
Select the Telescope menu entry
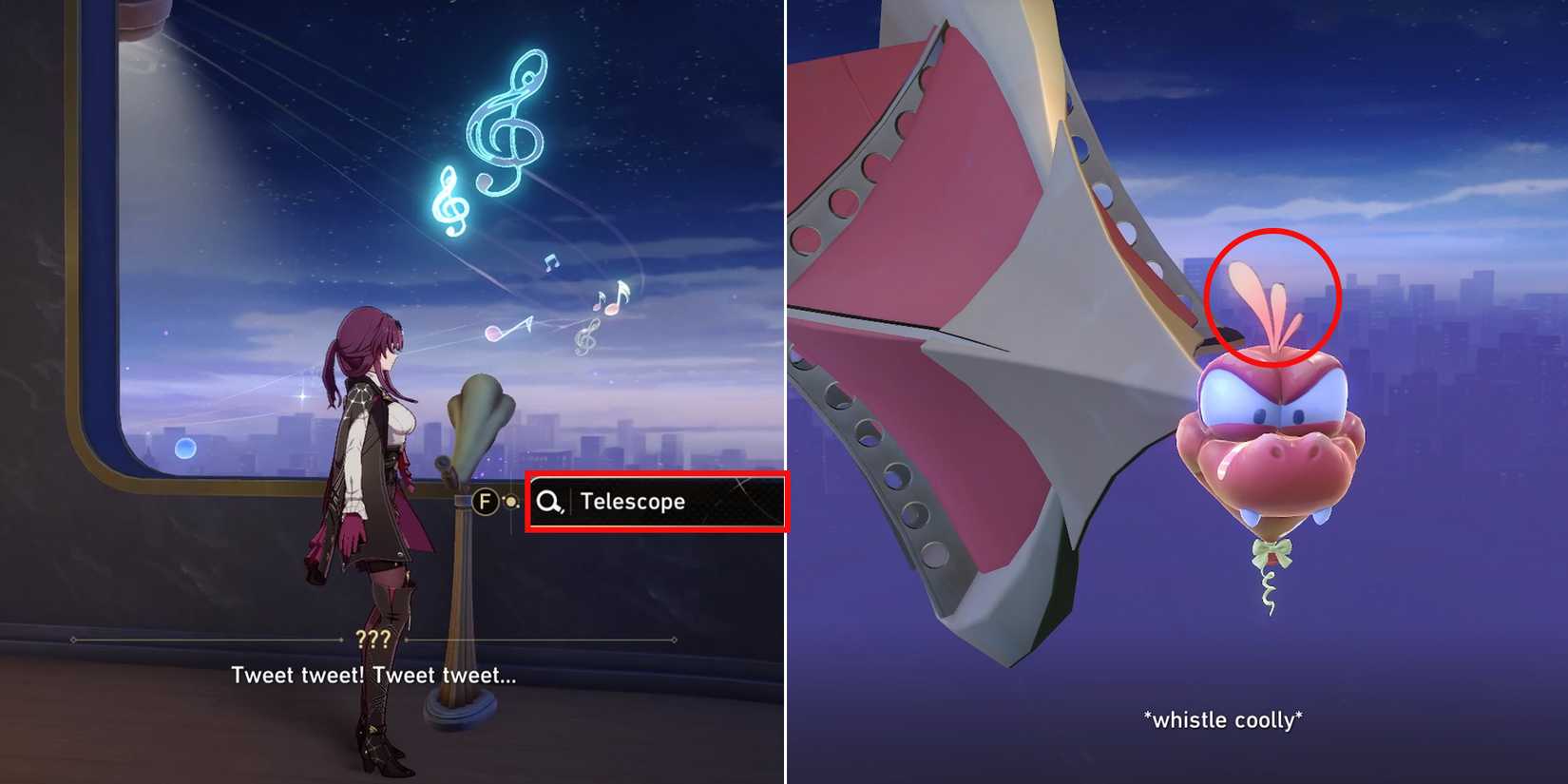pos(633,502)
